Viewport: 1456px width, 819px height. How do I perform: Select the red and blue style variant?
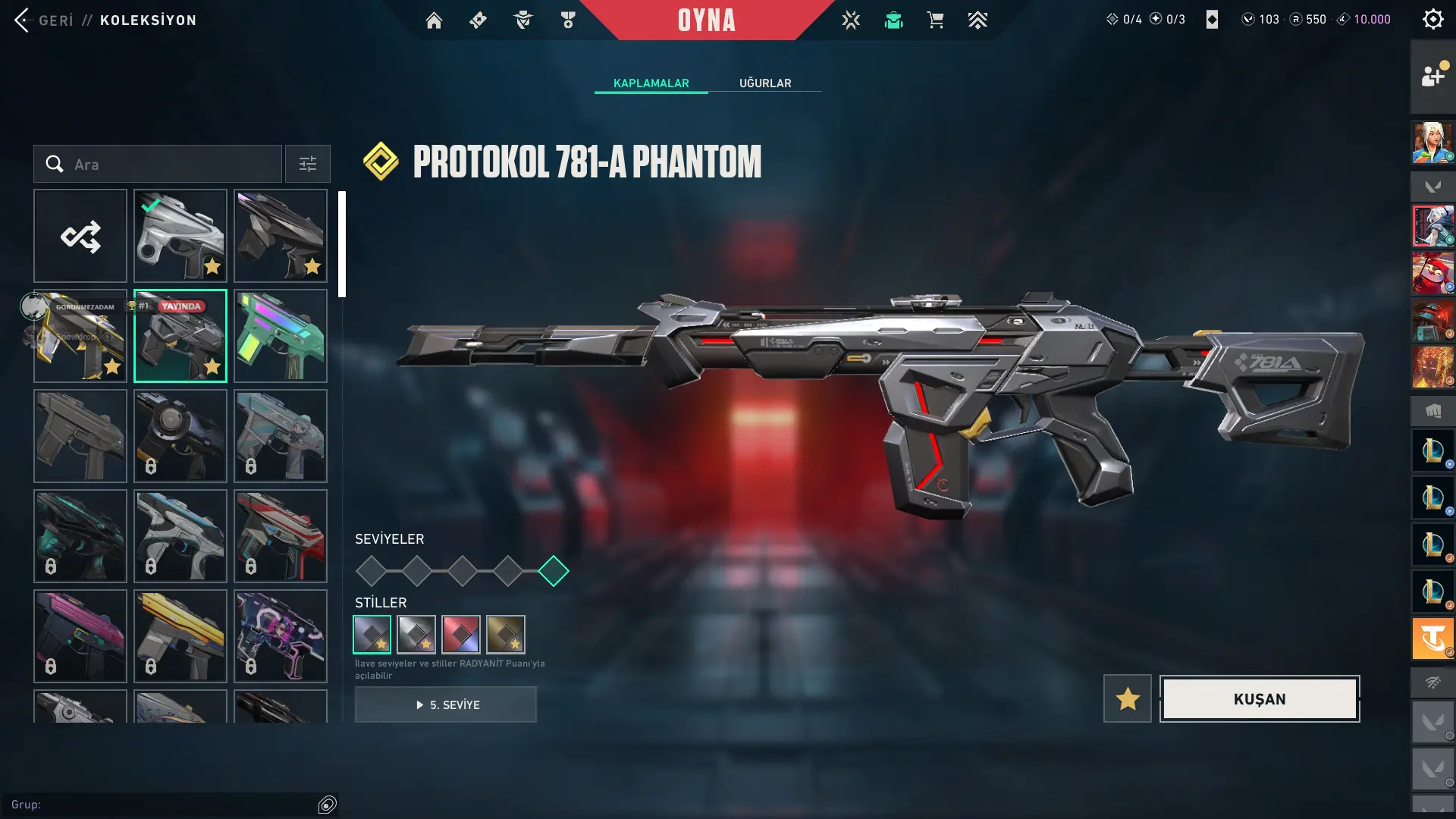(461, 635)
